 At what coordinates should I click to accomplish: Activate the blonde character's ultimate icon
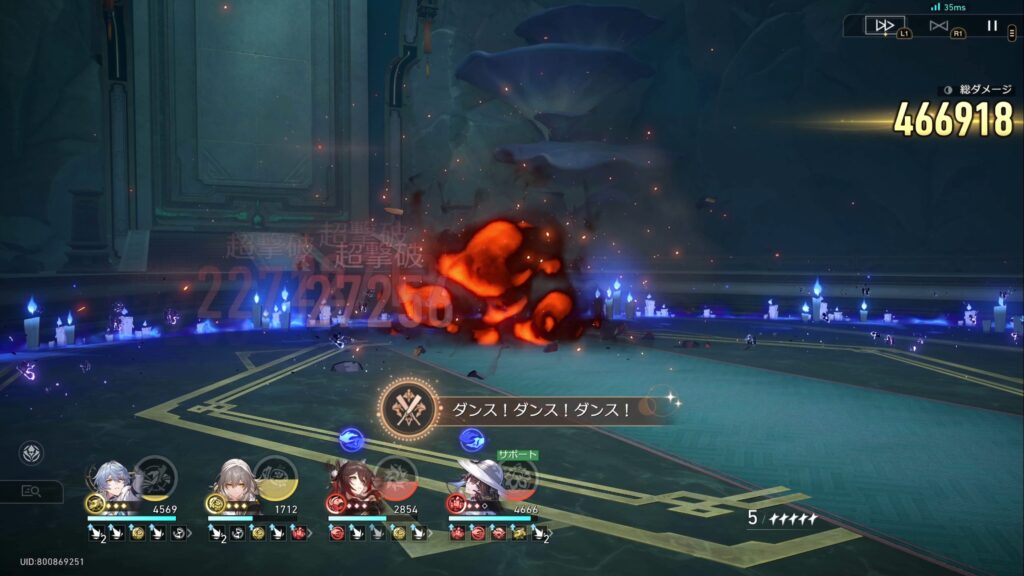coord(275,476)
